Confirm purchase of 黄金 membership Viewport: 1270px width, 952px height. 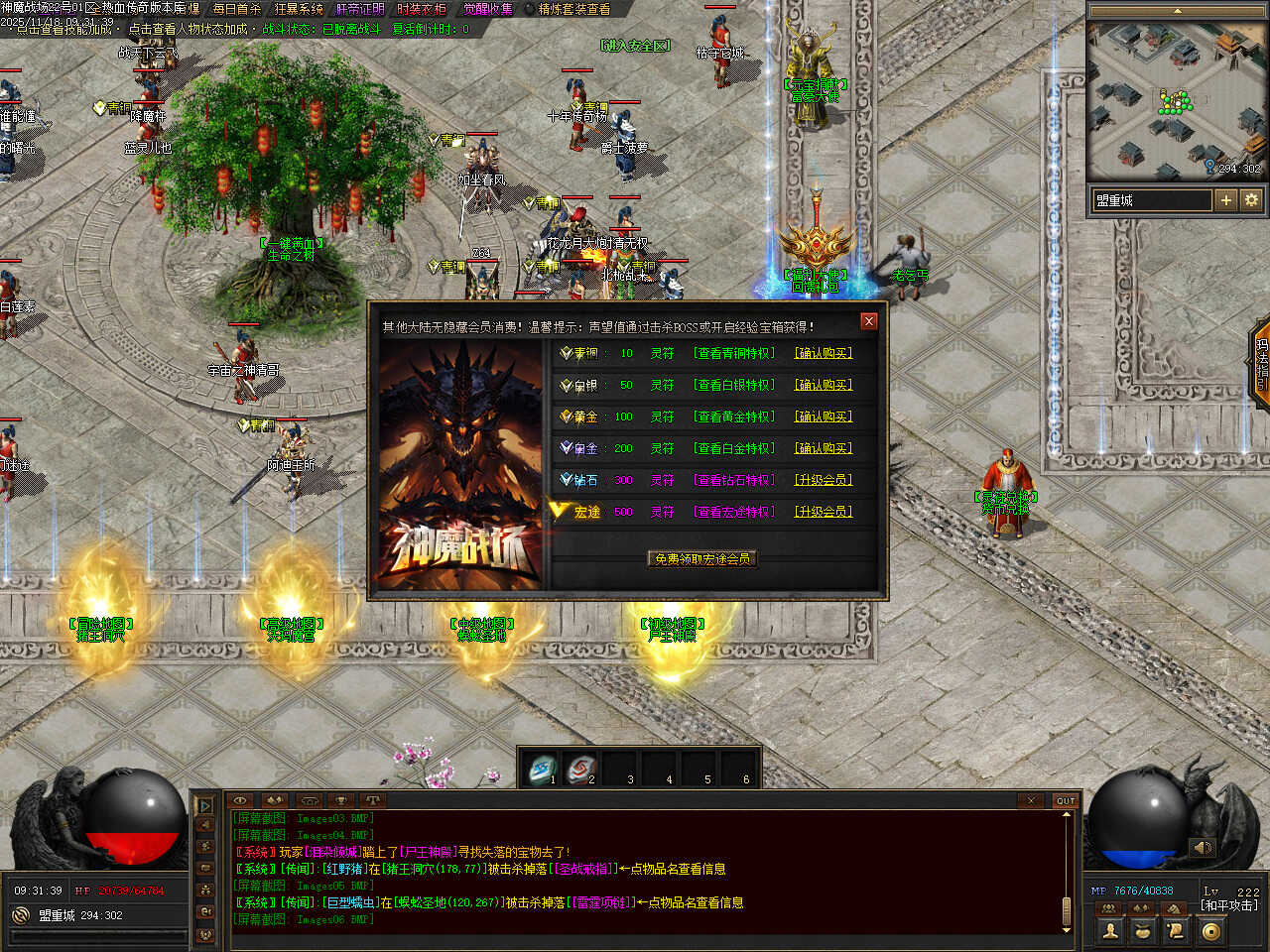823,416
